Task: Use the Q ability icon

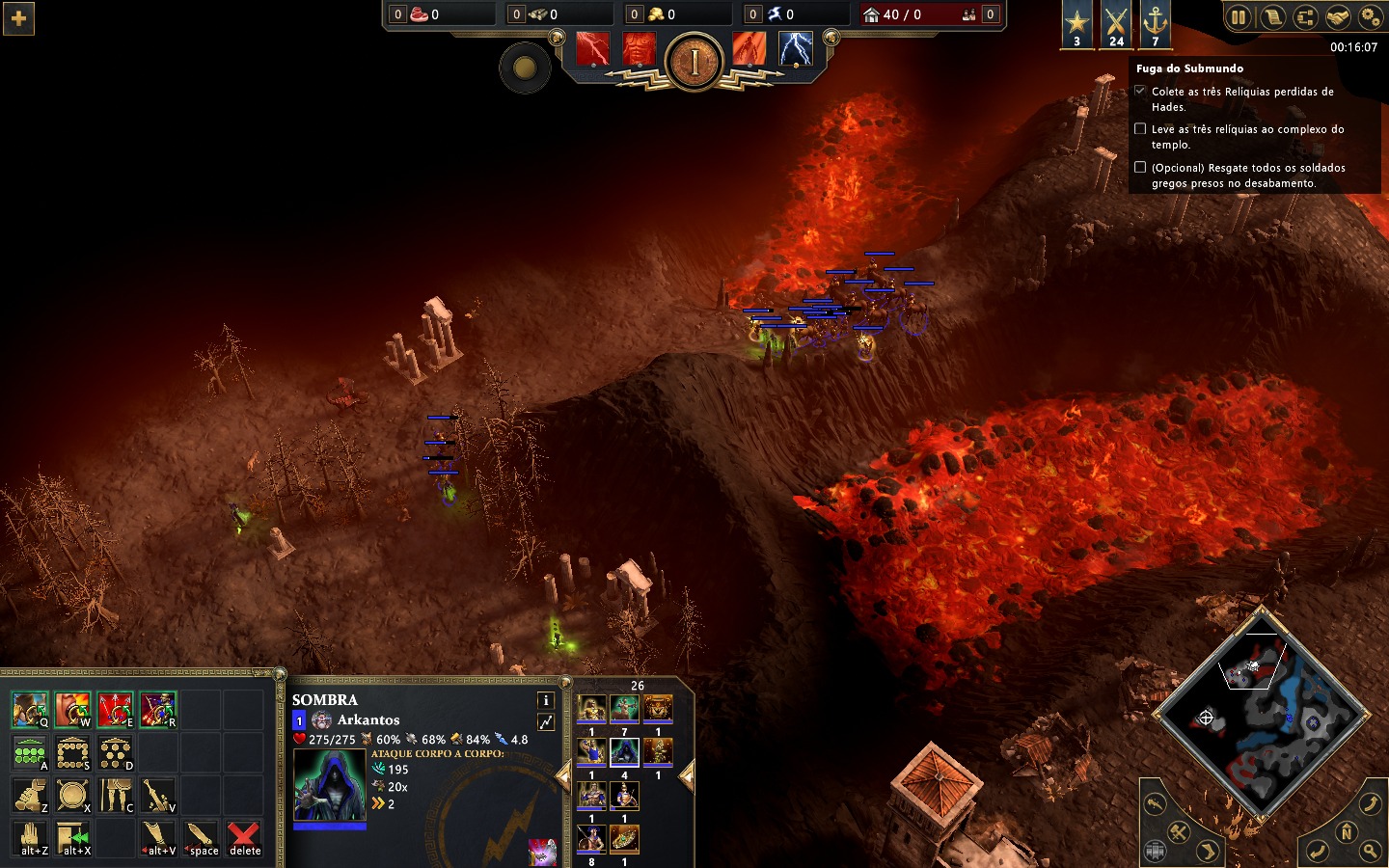Action: point(30,710)
